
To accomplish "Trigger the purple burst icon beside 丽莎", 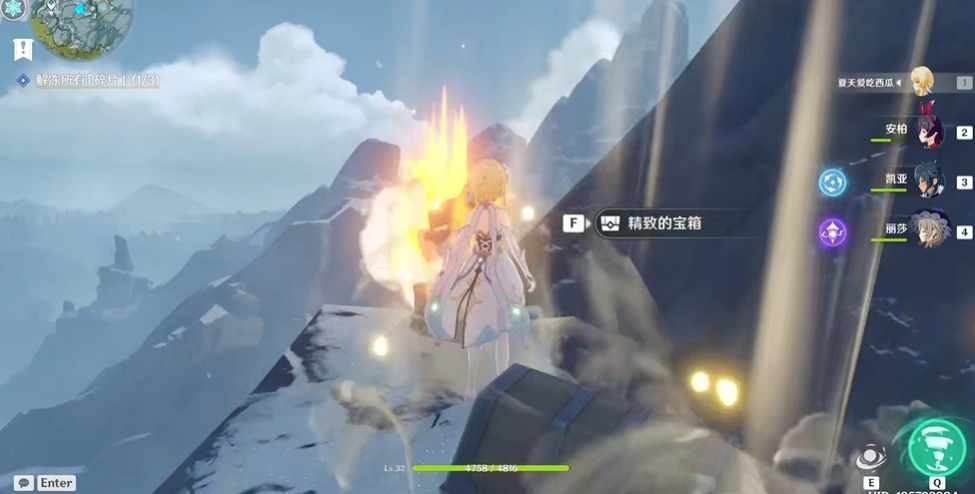I will [833, 232].
